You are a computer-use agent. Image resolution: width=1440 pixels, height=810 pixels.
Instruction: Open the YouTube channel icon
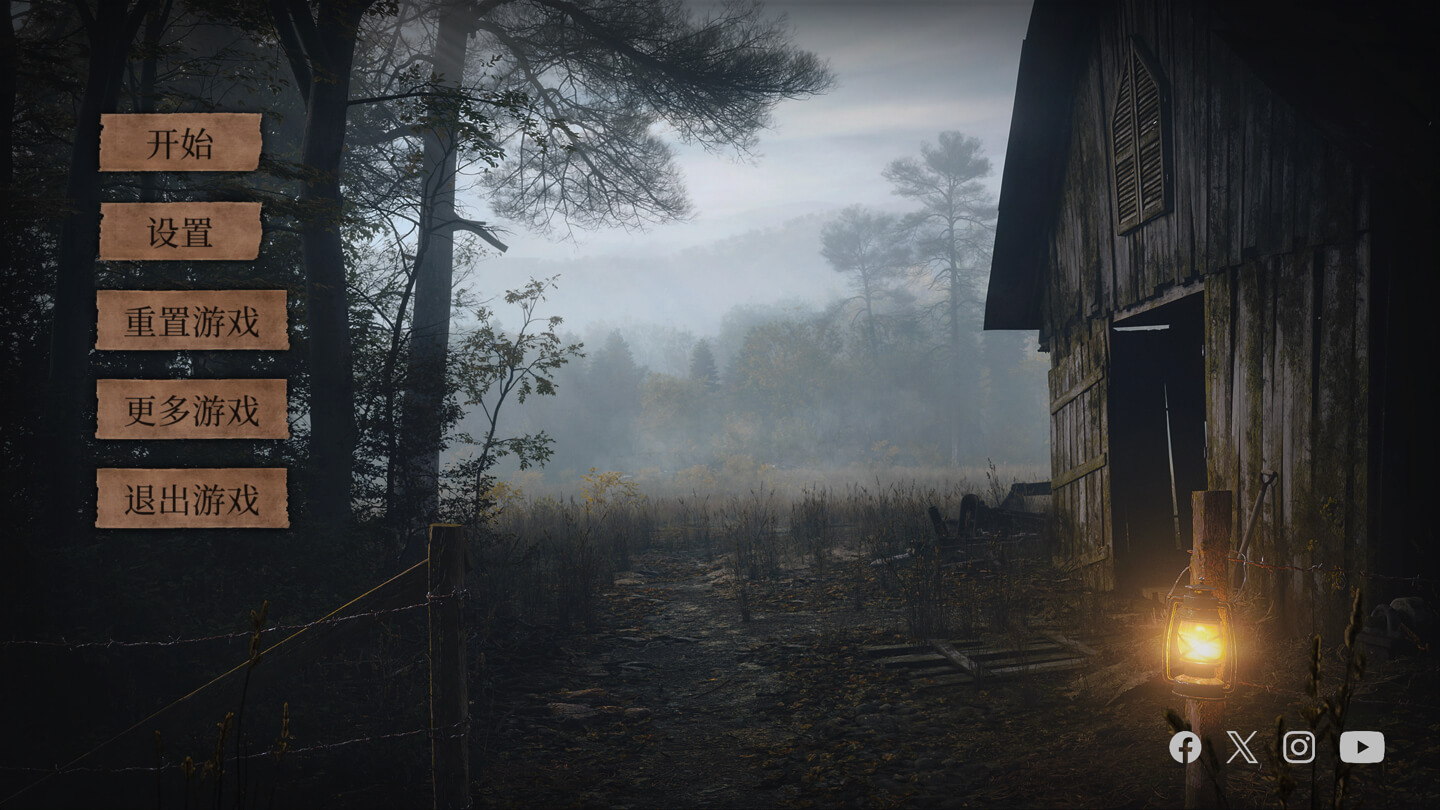(x=1362, y=747)
